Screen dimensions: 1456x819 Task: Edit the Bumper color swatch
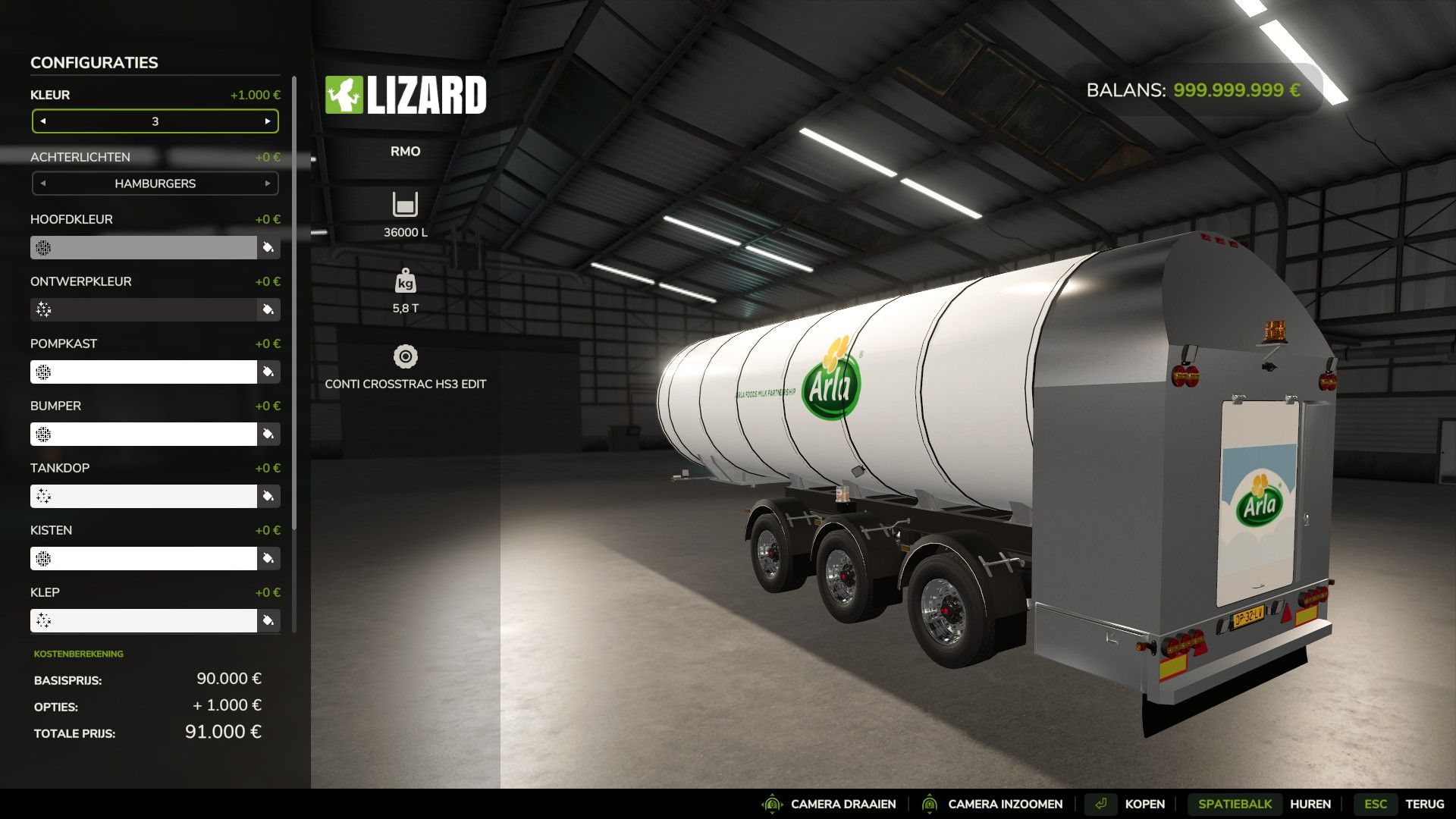click(268, 434)
